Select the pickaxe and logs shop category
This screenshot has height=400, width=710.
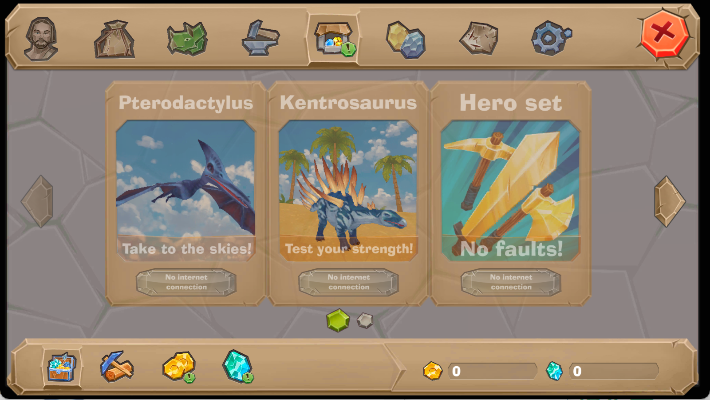117,367
